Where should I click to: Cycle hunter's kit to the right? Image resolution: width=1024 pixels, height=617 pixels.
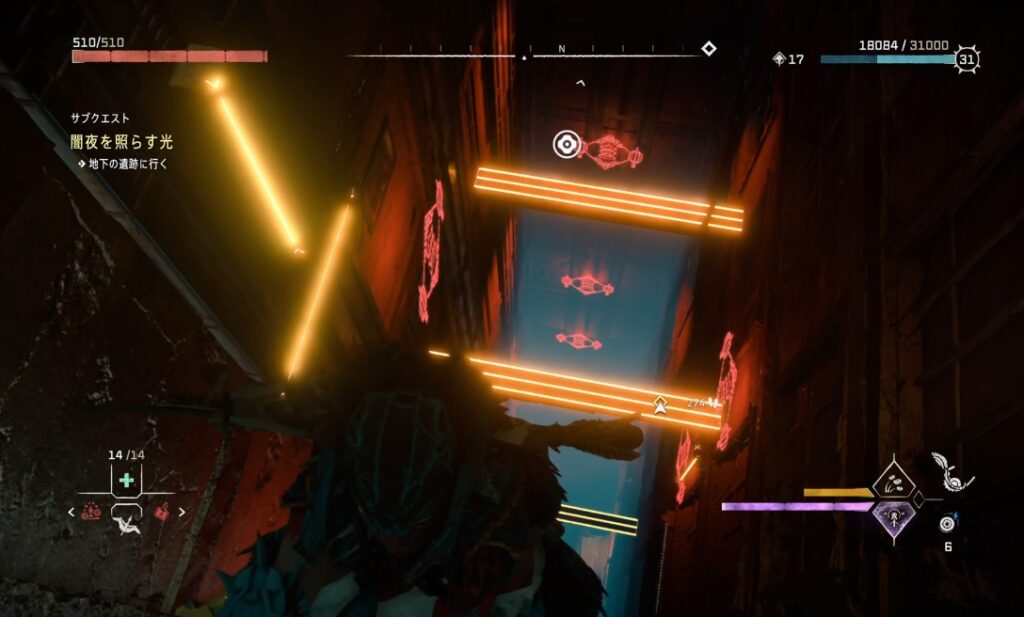point(182,512)
